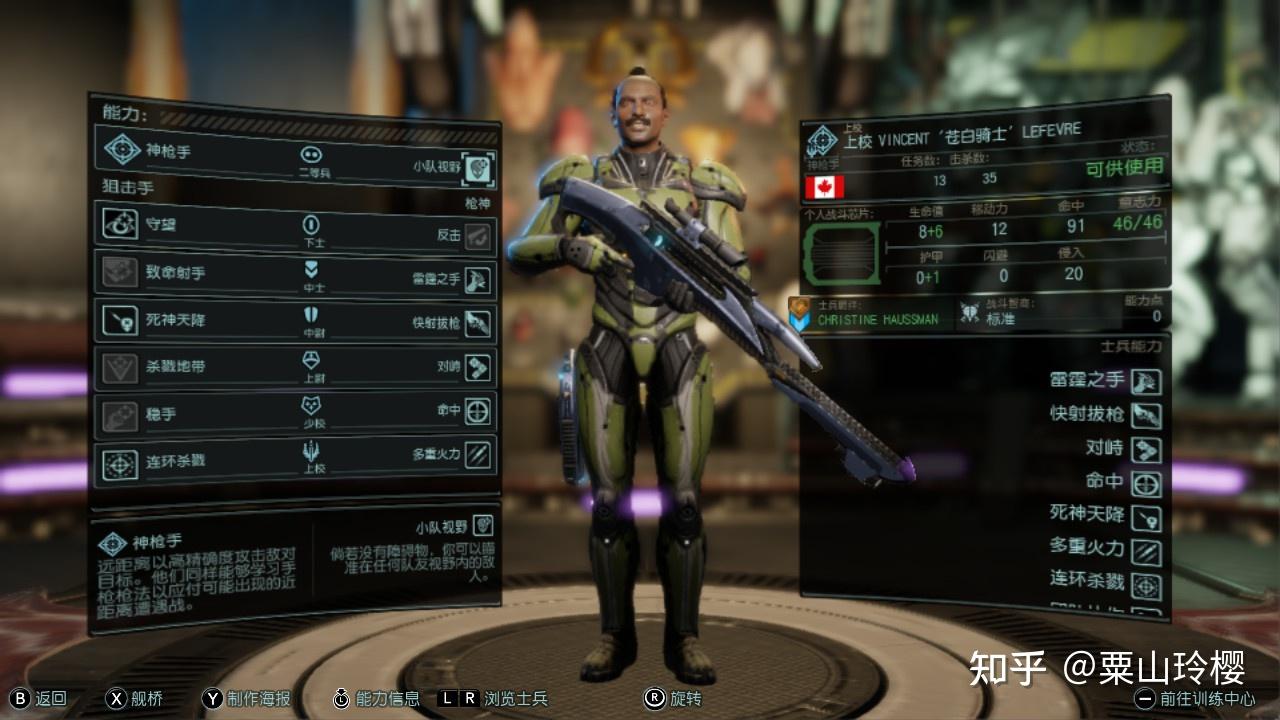Select the 小队视野 ability in the top row
The height and width of the screenshot is (720, 1280).
point(479,168)
